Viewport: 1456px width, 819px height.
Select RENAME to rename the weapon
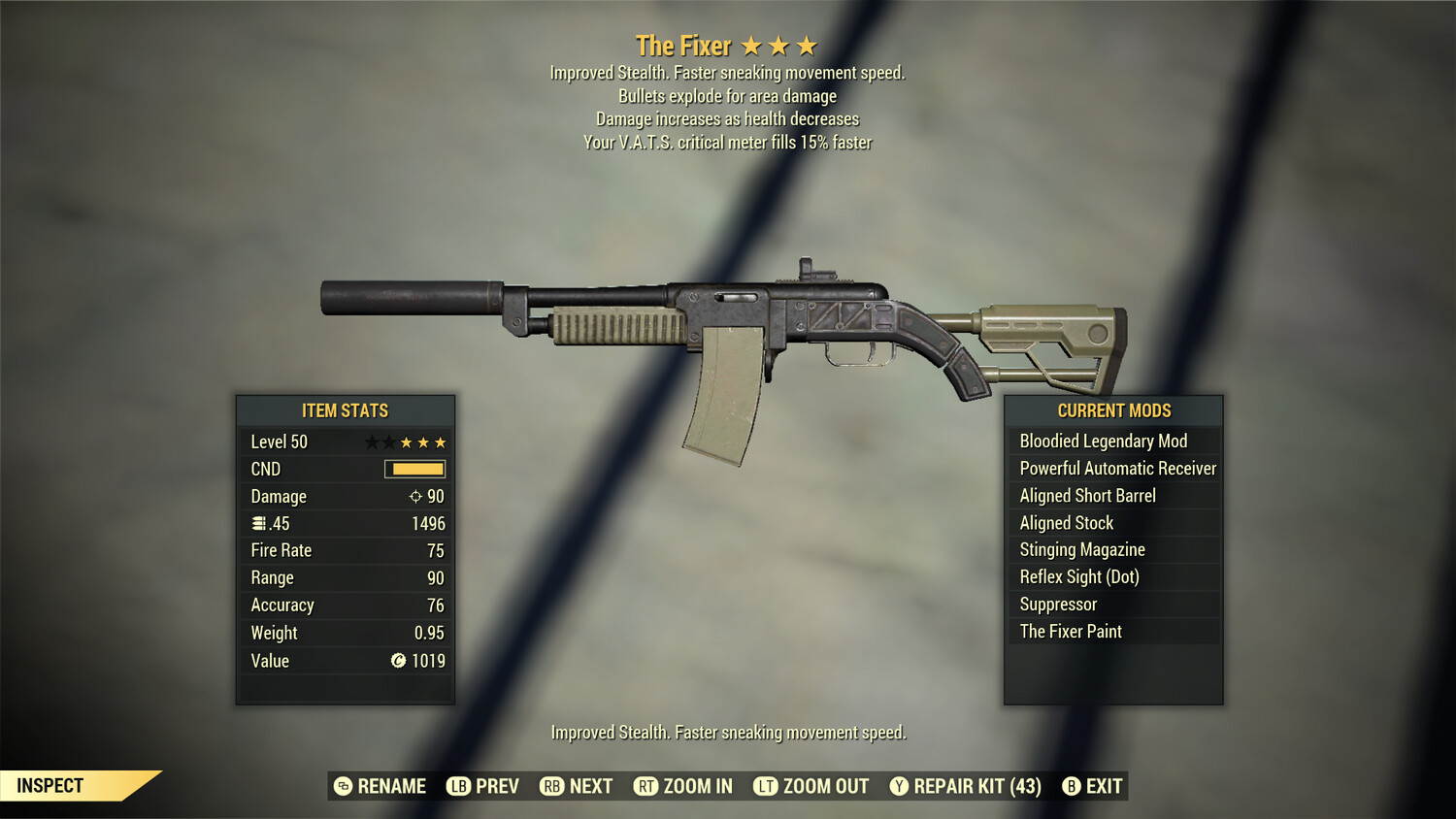(x=390, y=786)
